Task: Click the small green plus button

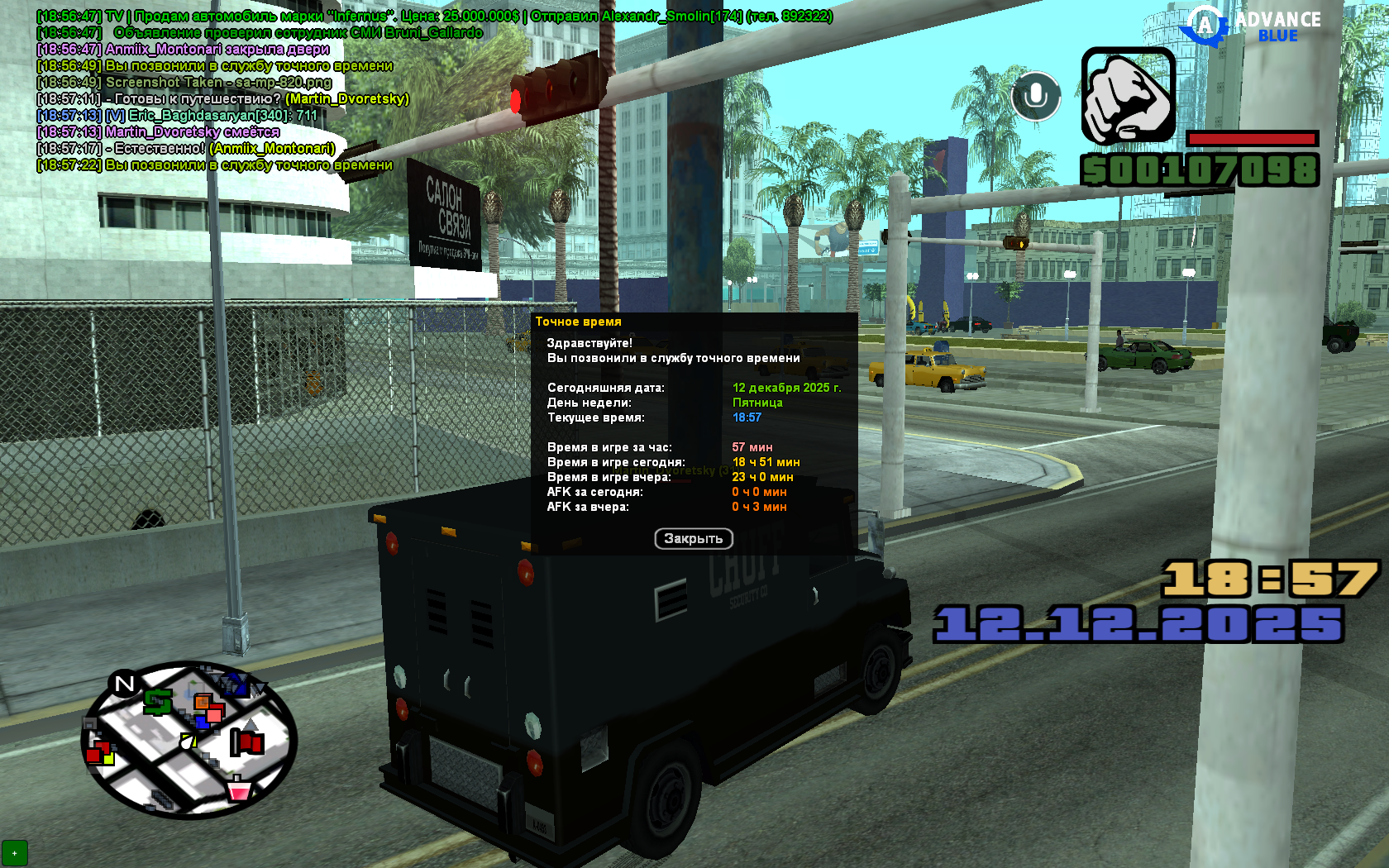Action: pos(15,853)
